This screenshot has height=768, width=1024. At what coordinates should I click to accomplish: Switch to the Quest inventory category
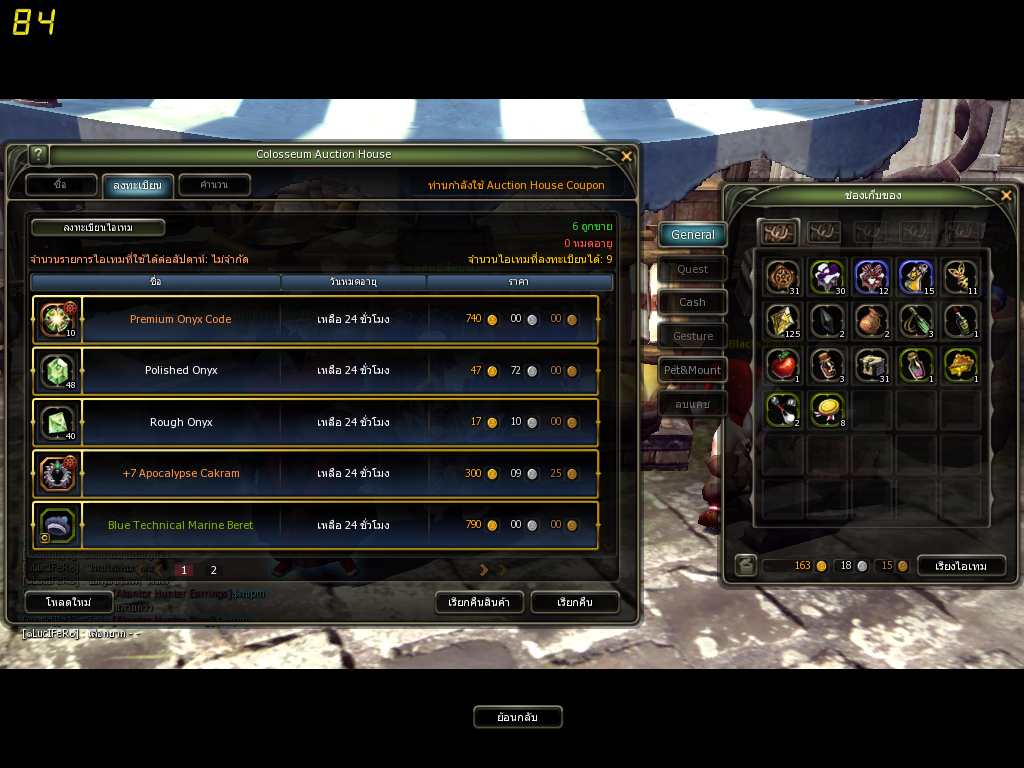point(692,269)
